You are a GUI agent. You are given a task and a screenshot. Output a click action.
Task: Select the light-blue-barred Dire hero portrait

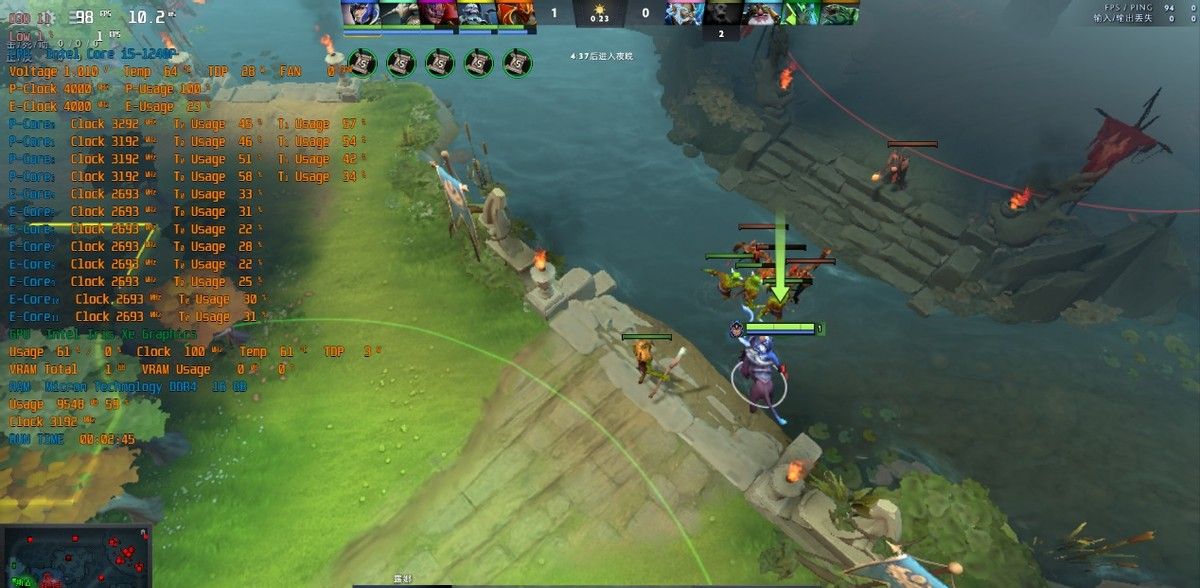[x=761, y=13]
